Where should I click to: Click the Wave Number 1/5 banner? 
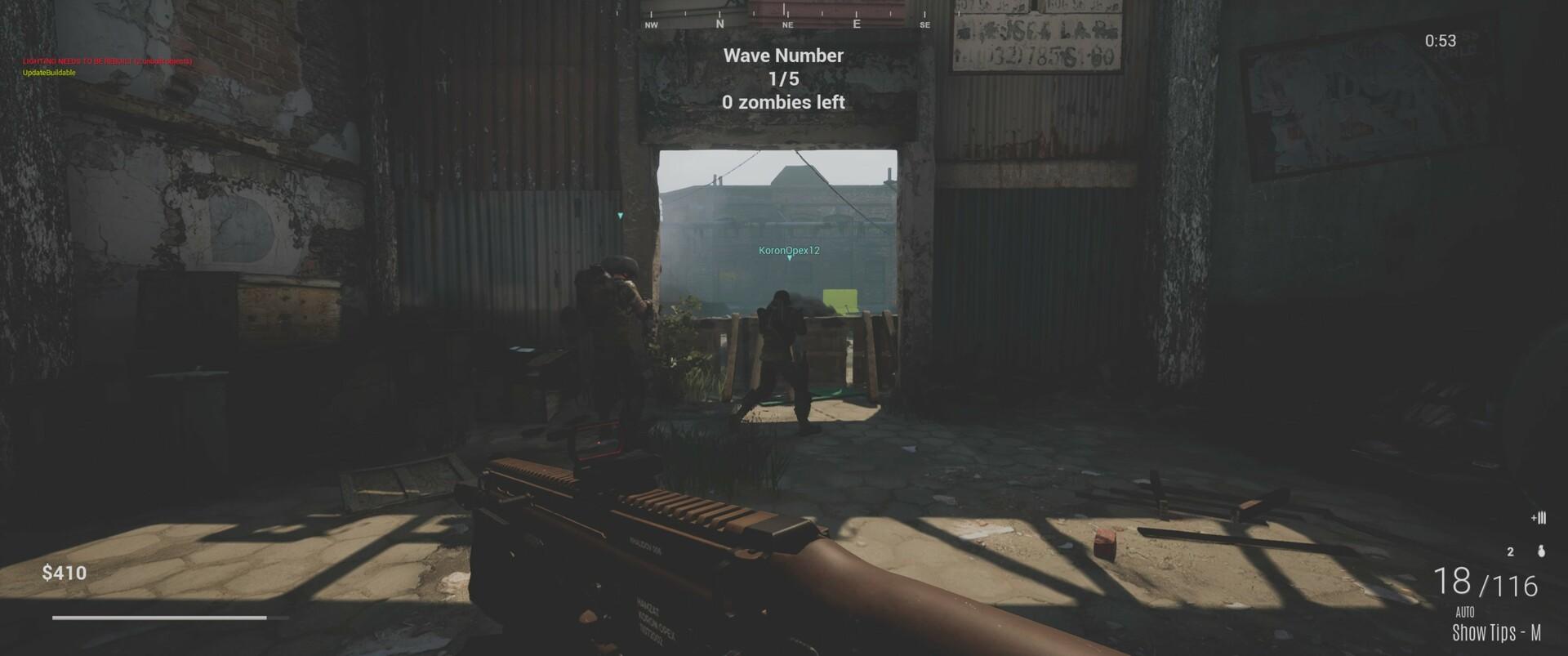coord(783,67)
